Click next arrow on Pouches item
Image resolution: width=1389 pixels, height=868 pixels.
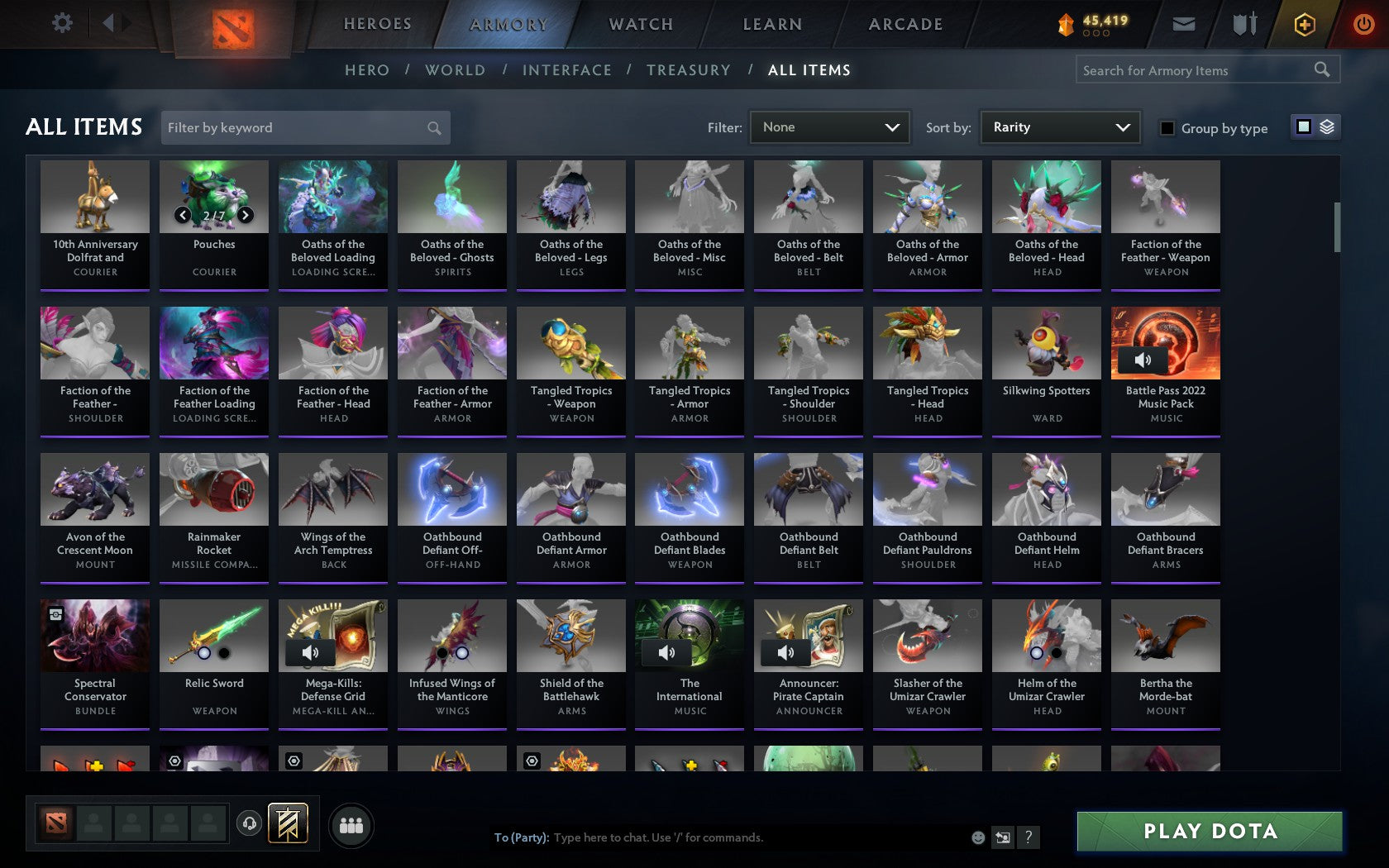[x=246, y=215]
